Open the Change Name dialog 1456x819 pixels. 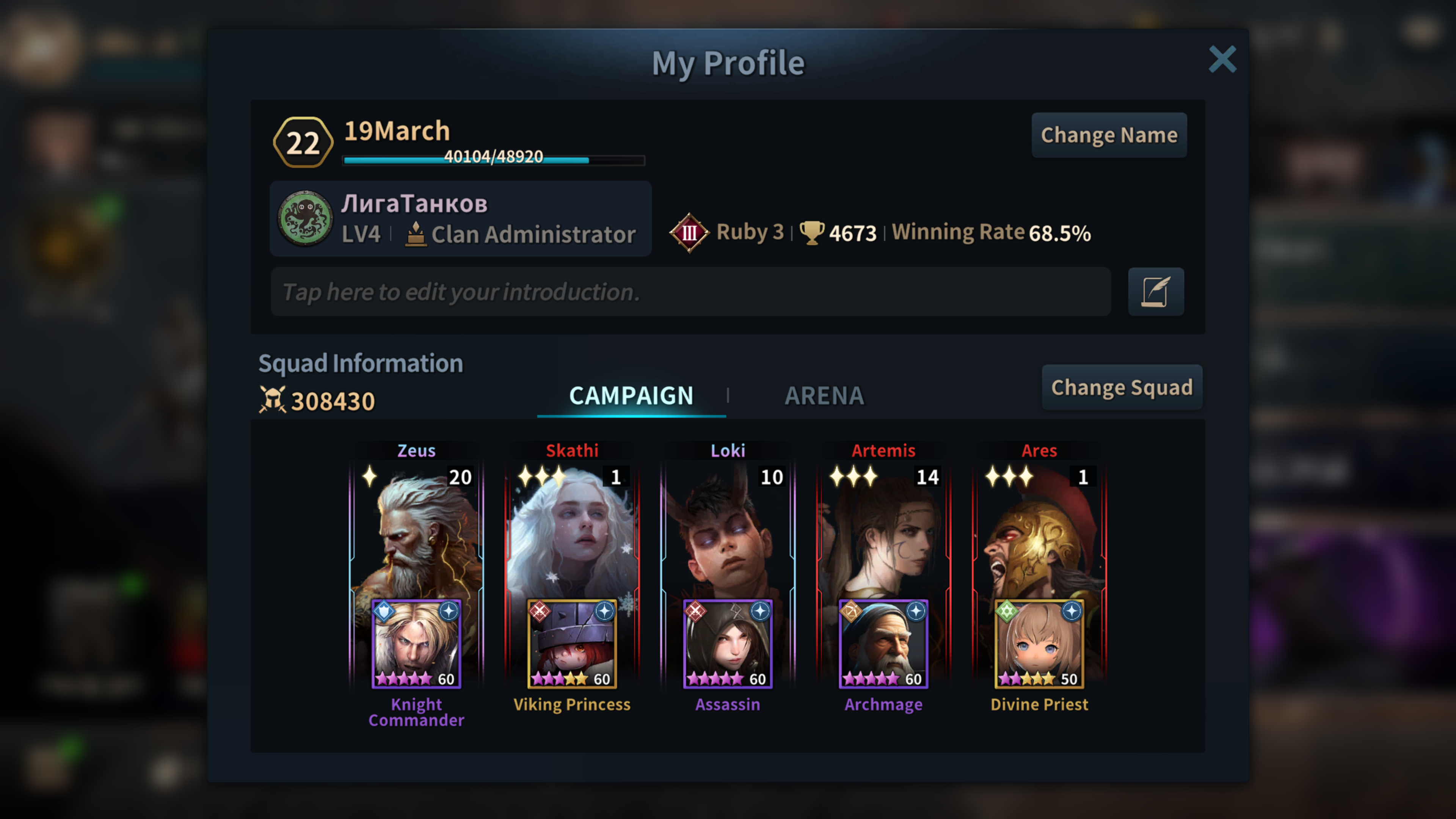(x=1109, y=135)
